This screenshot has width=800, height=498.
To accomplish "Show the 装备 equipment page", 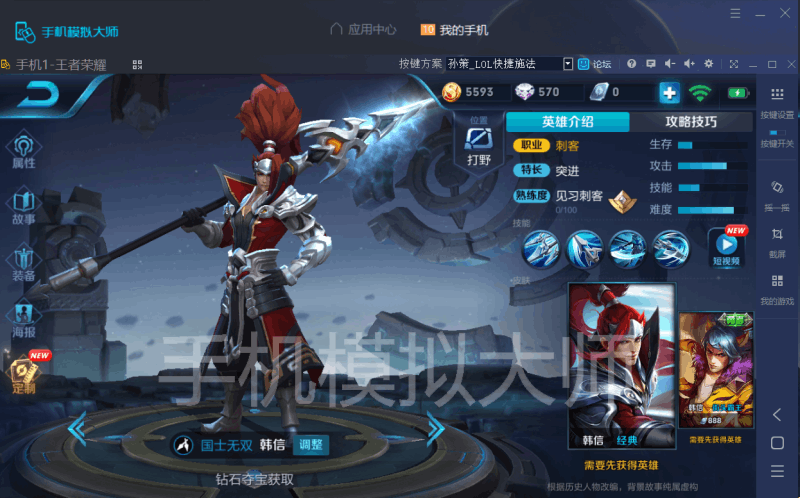I will 23,263.
